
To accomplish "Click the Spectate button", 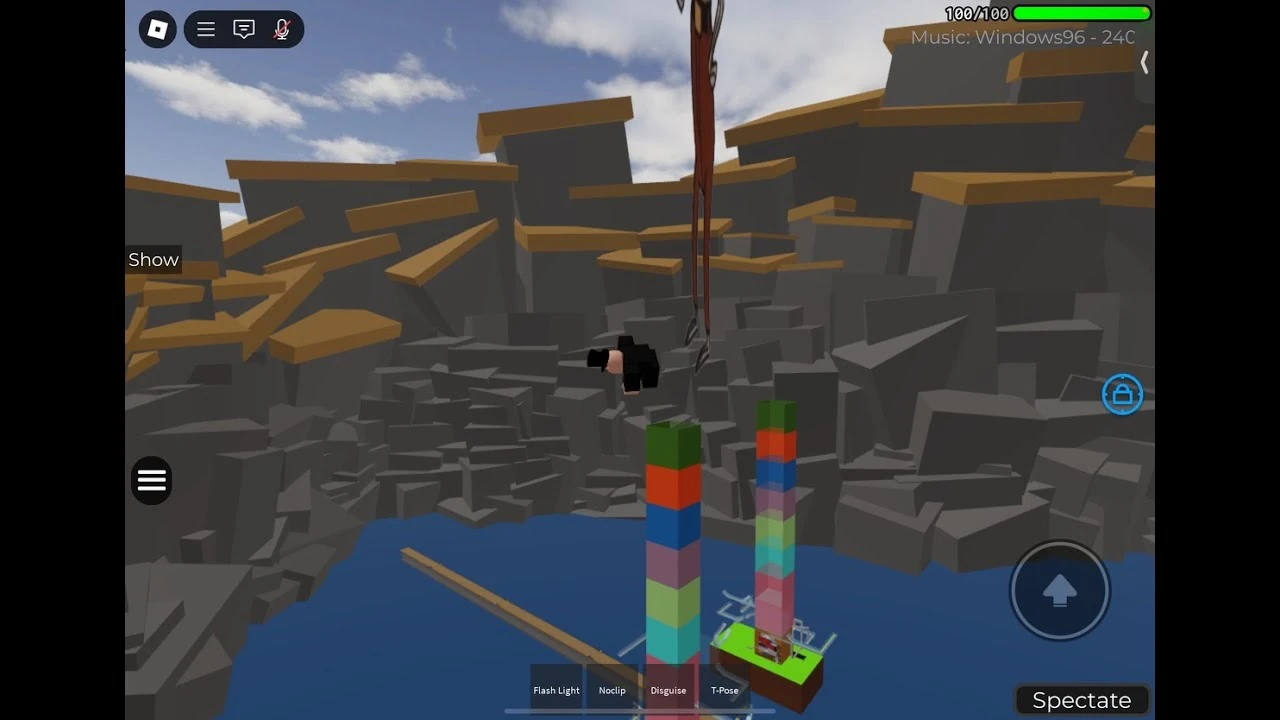I will tap(1081, 699).
